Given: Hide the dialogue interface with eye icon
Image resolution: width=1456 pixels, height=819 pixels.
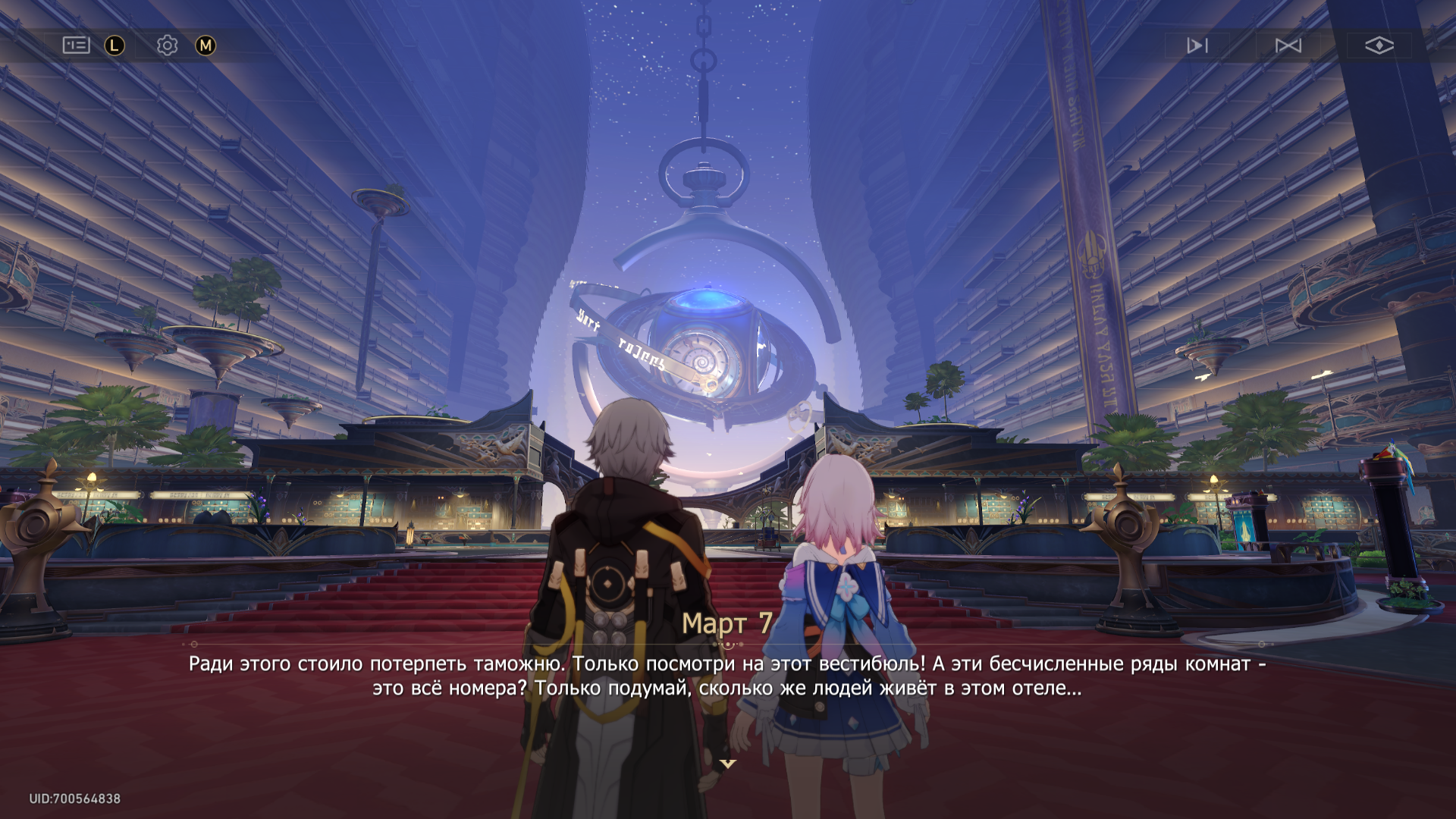Looking at the screenshot, I should pos(1379,45).
